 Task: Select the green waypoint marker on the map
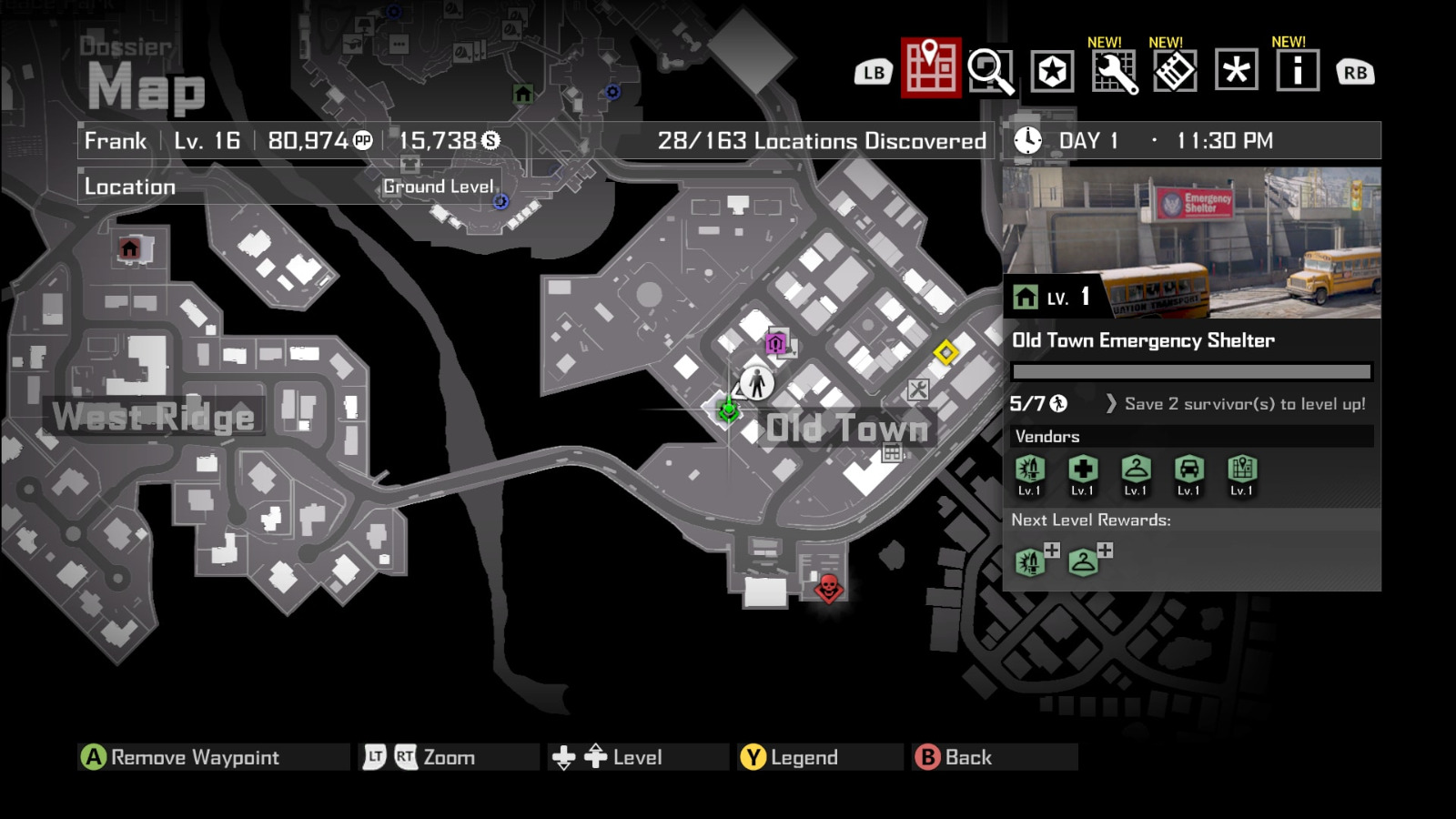[728, 410]
